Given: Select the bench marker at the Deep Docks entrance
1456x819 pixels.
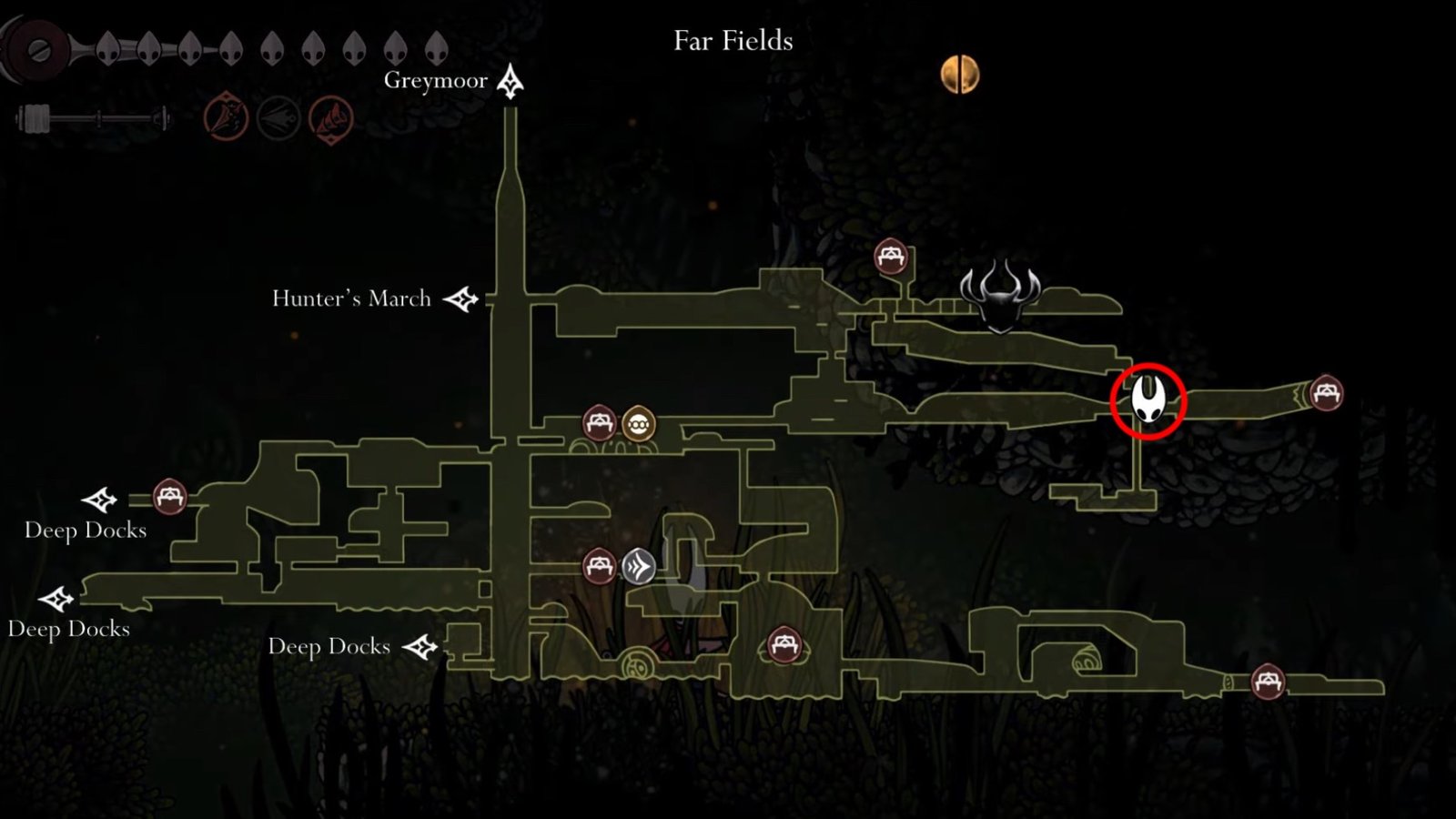Looking at the screenshot, I should 169,497.
